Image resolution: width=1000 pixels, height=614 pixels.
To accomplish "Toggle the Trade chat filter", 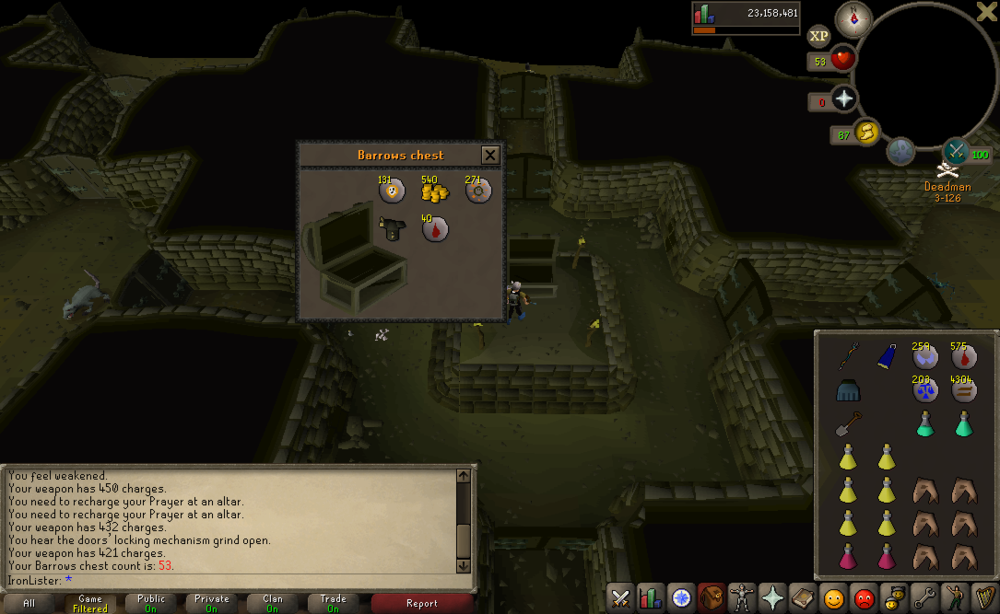I will [x=332, y=603].
